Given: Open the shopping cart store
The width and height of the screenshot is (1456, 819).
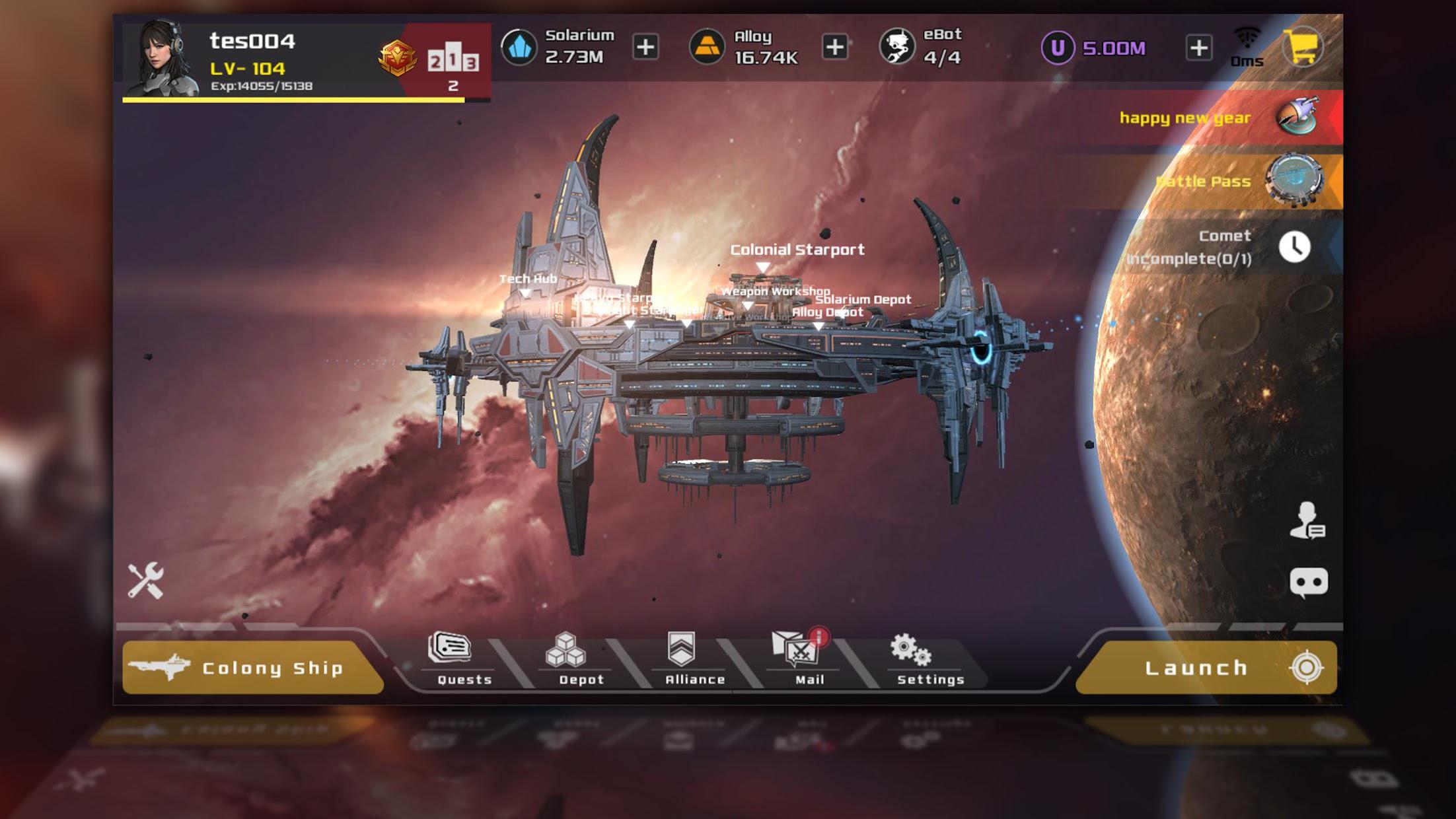Looking at the screenshot, I should click(x=1303, y=47).
